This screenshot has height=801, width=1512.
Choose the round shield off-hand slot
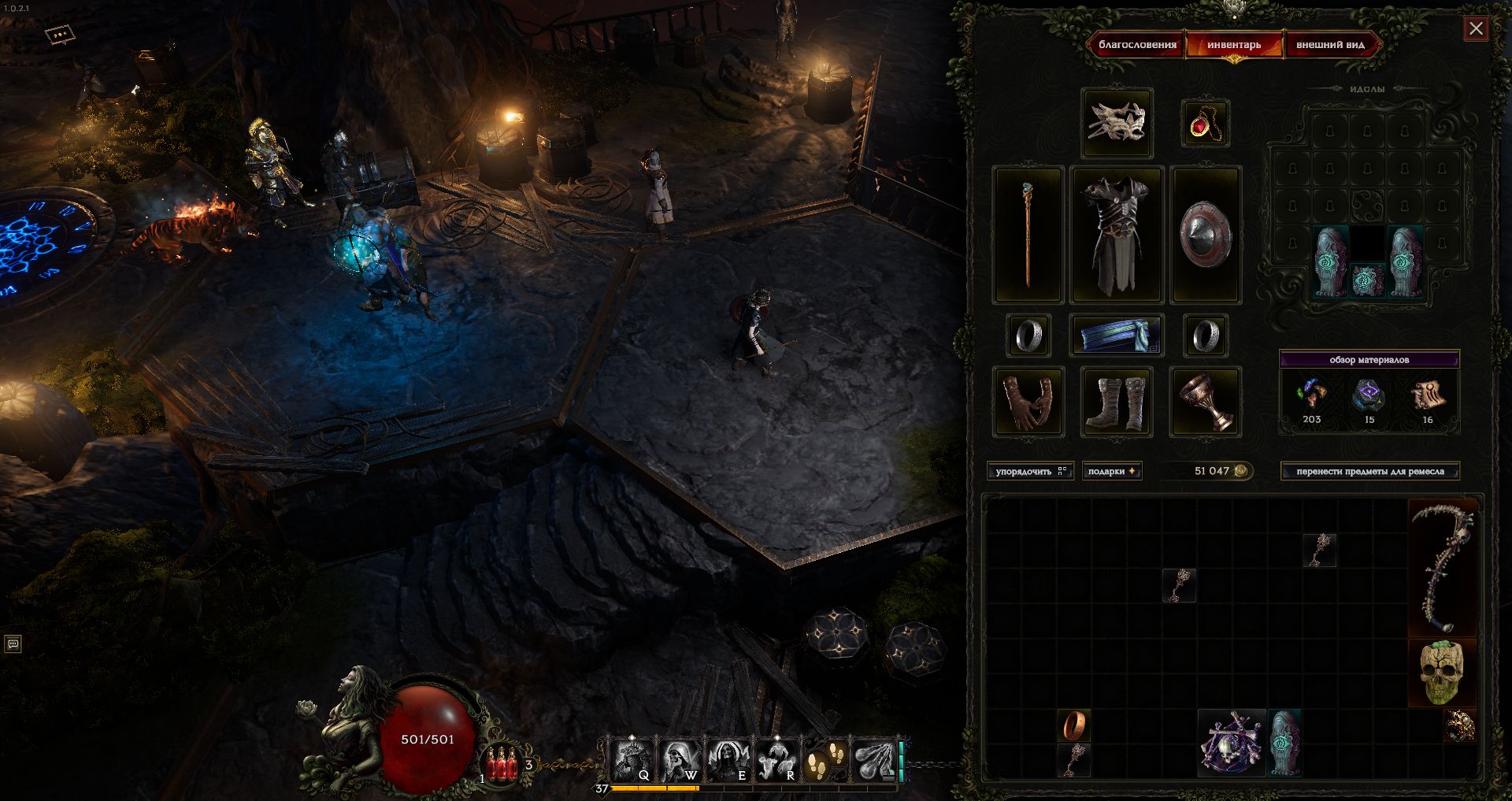[x=1205, y=235]
